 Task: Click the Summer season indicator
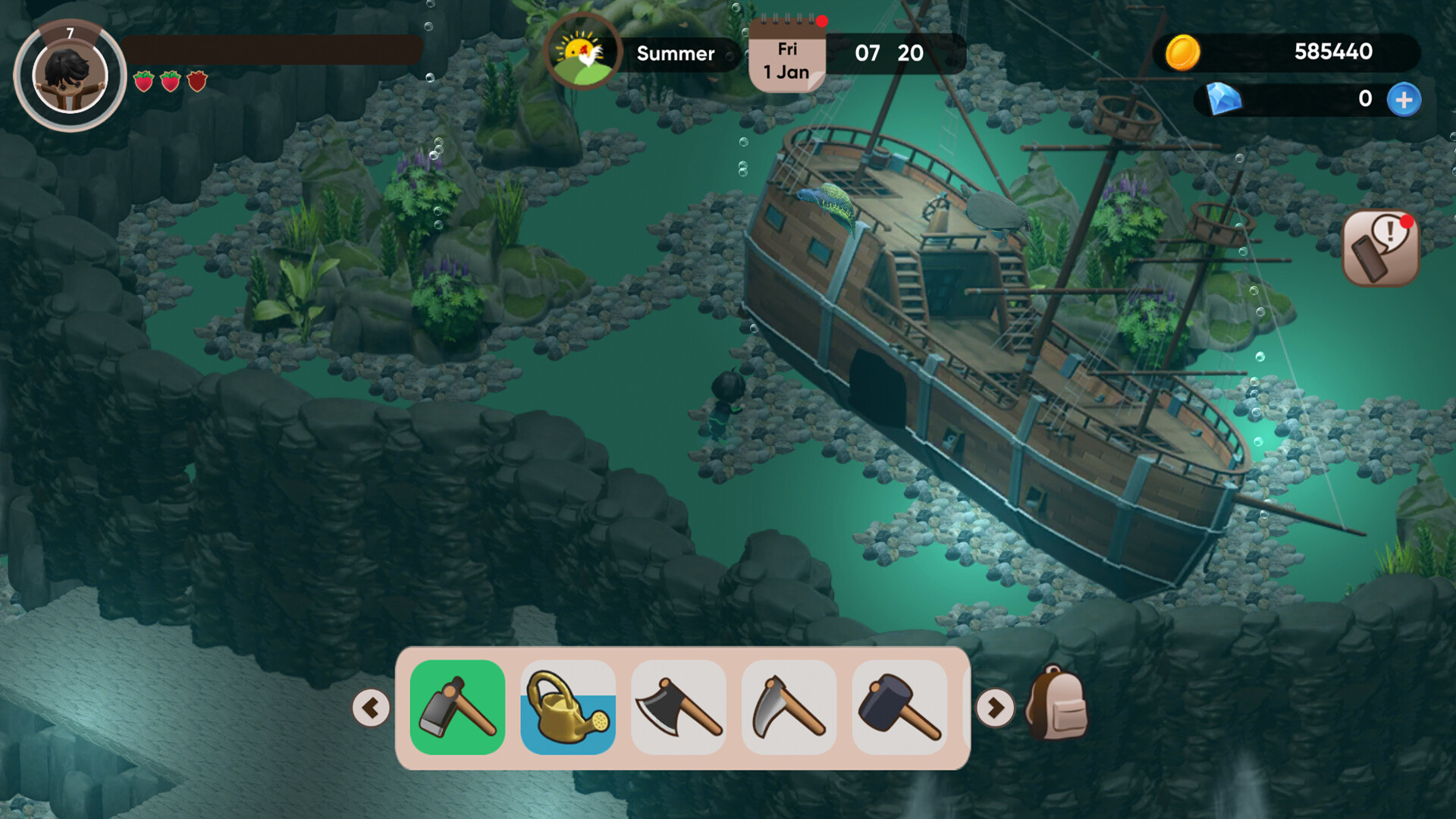674,53
